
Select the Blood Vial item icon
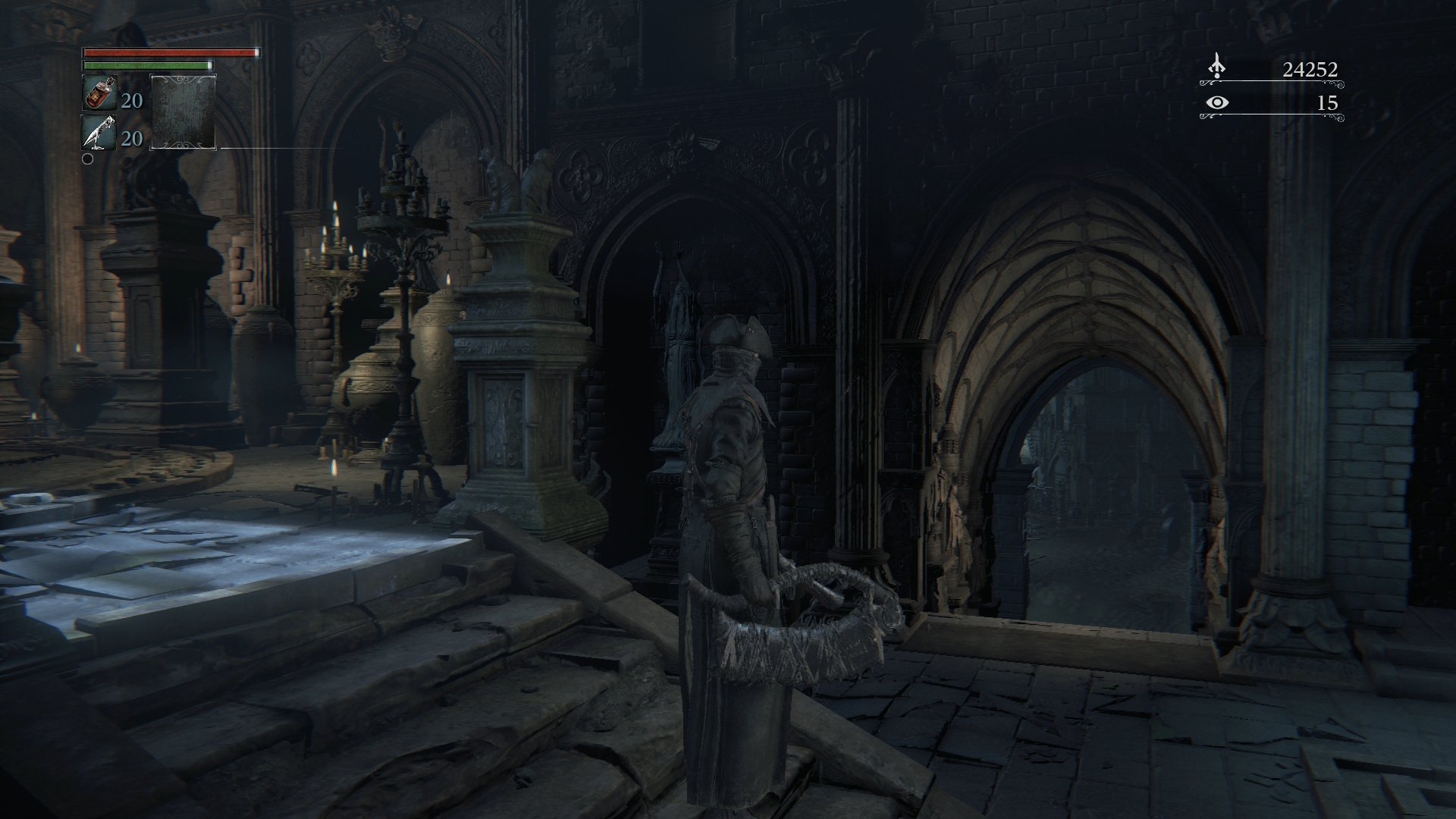tap(99, 93)
